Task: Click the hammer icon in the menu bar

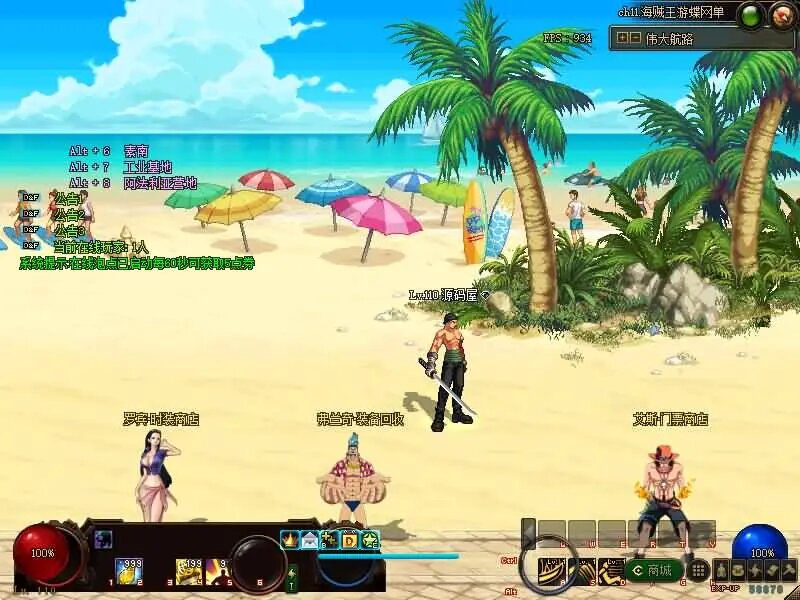Action: point(788,570)
